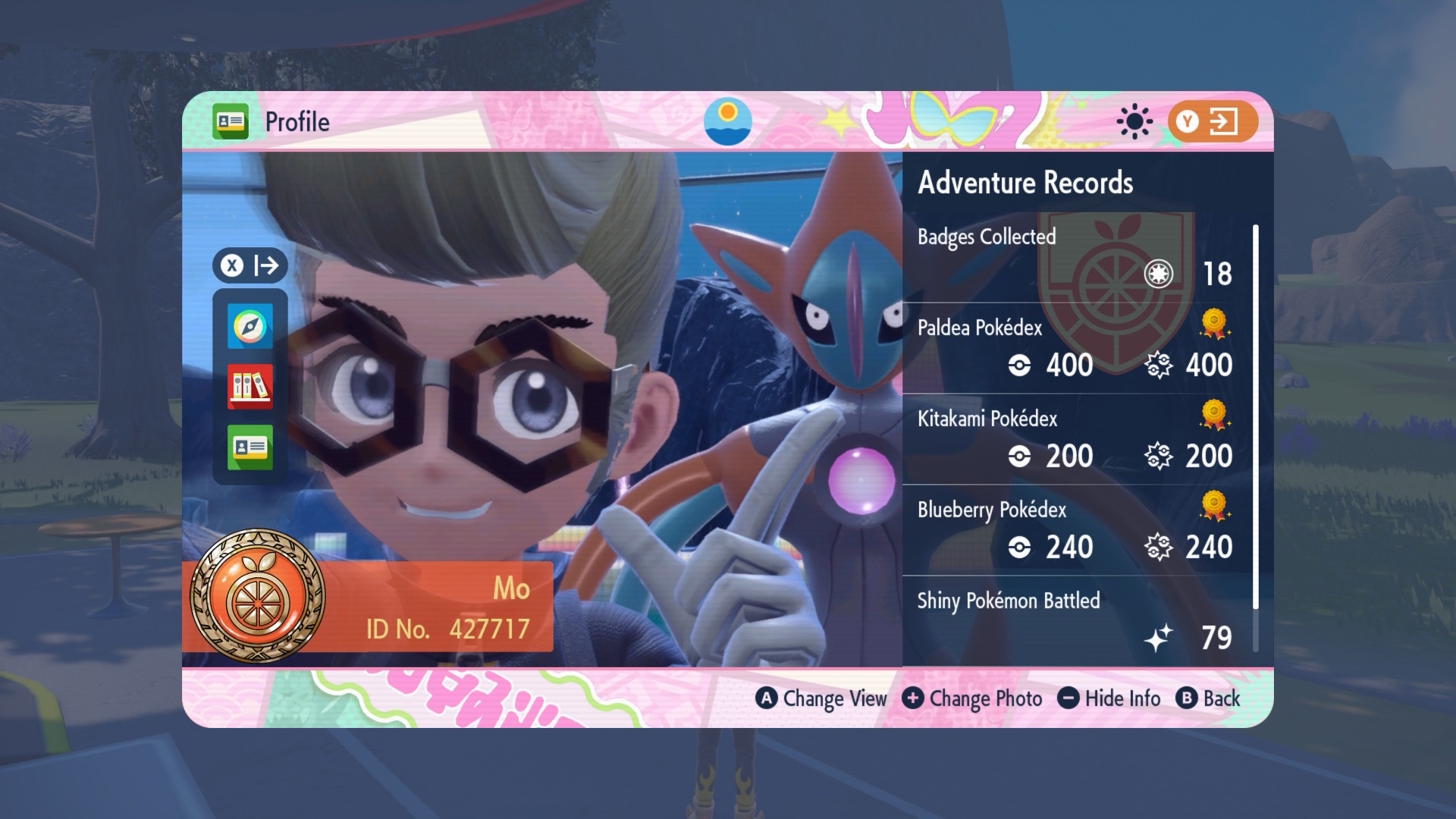Viewport: 1456px width, 819px height.
Task: Select the Badges Collected record row
Action: (x=1075, y=256)
